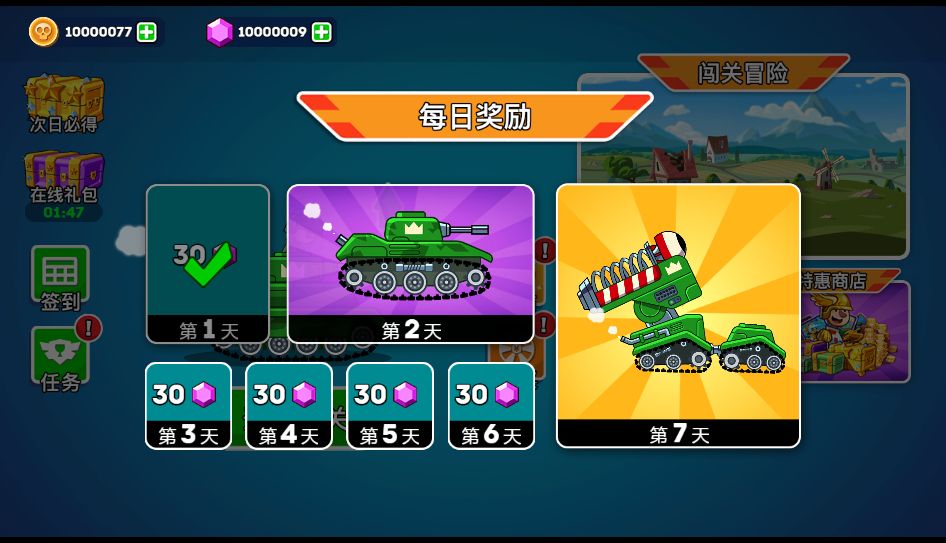946x543 pixels.
Task: Add gold coins with the green plus
Action: [147, 32]
